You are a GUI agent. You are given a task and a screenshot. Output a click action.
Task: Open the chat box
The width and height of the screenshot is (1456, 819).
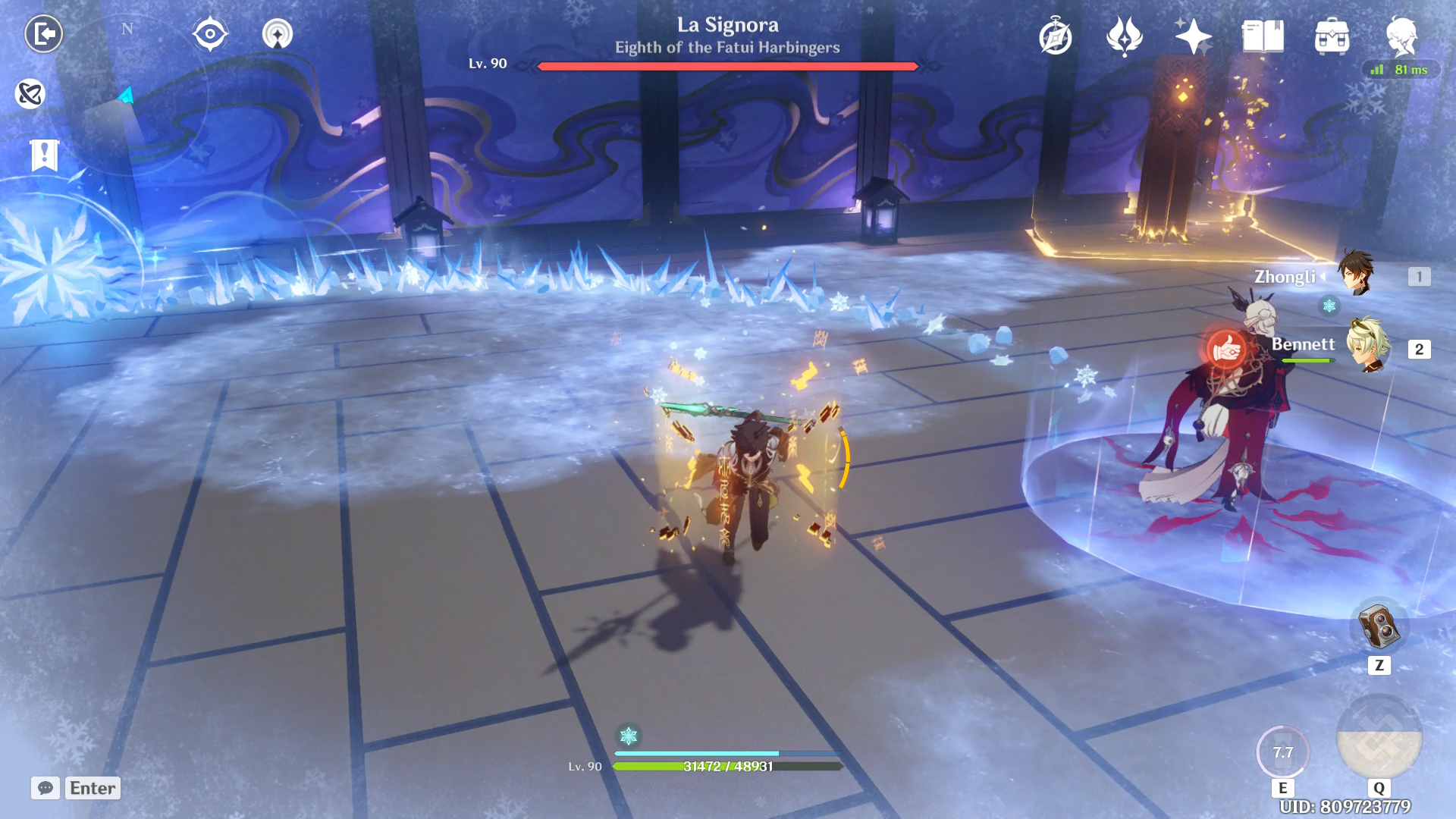[45, 788]
